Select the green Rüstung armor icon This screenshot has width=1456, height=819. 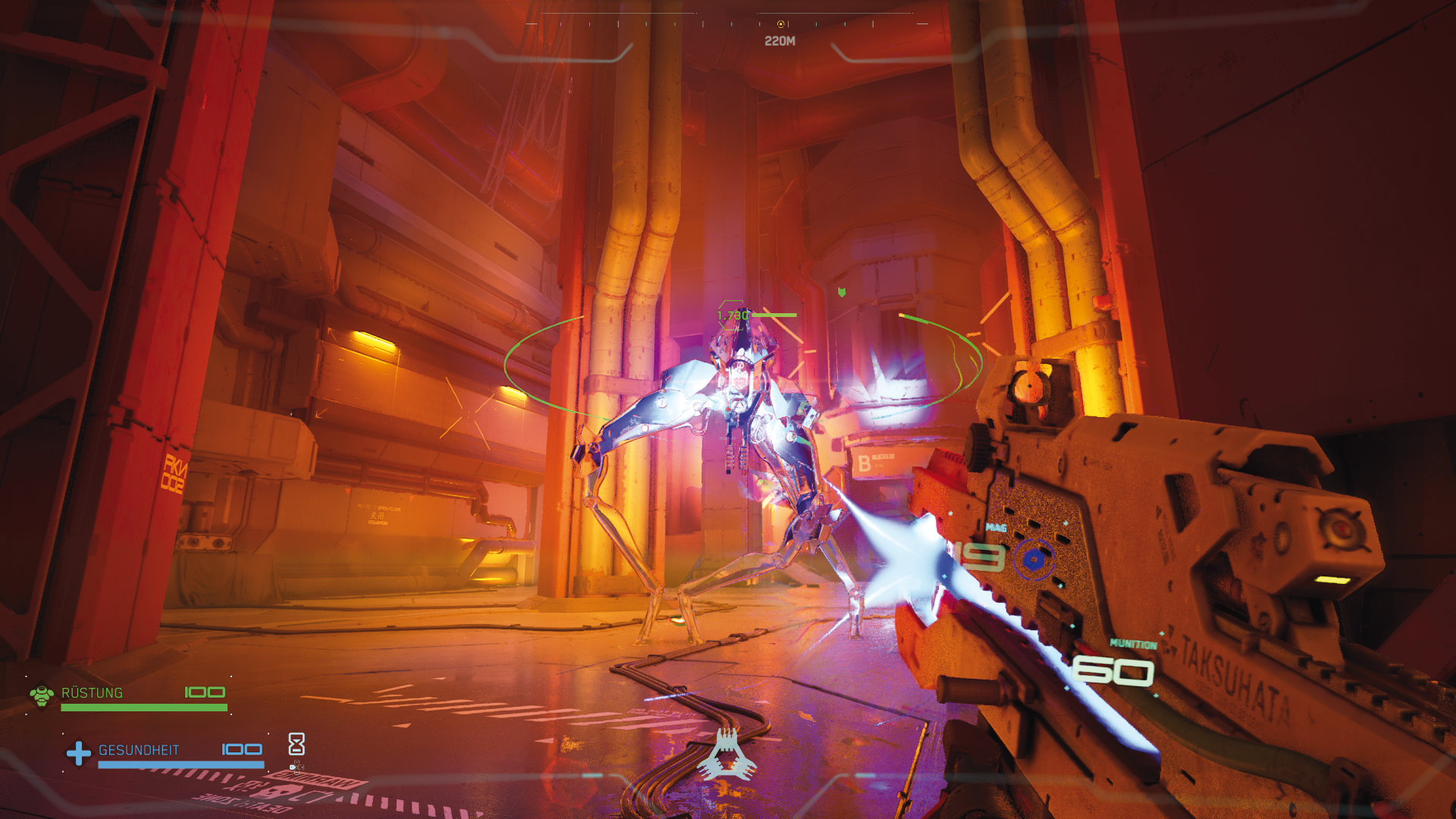42,695
